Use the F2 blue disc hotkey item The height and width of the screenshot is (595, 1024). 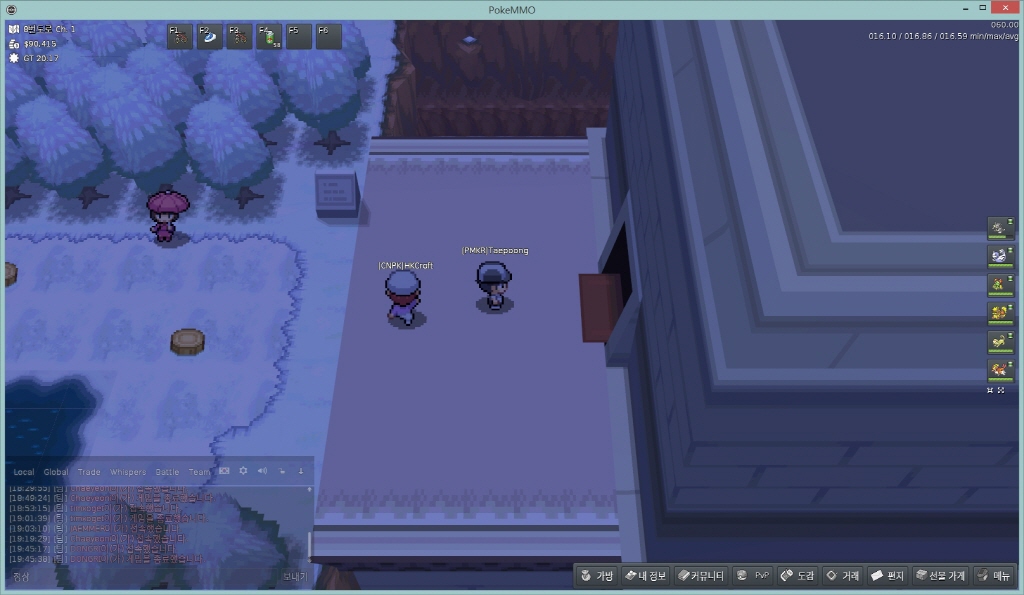click(210, 37)
